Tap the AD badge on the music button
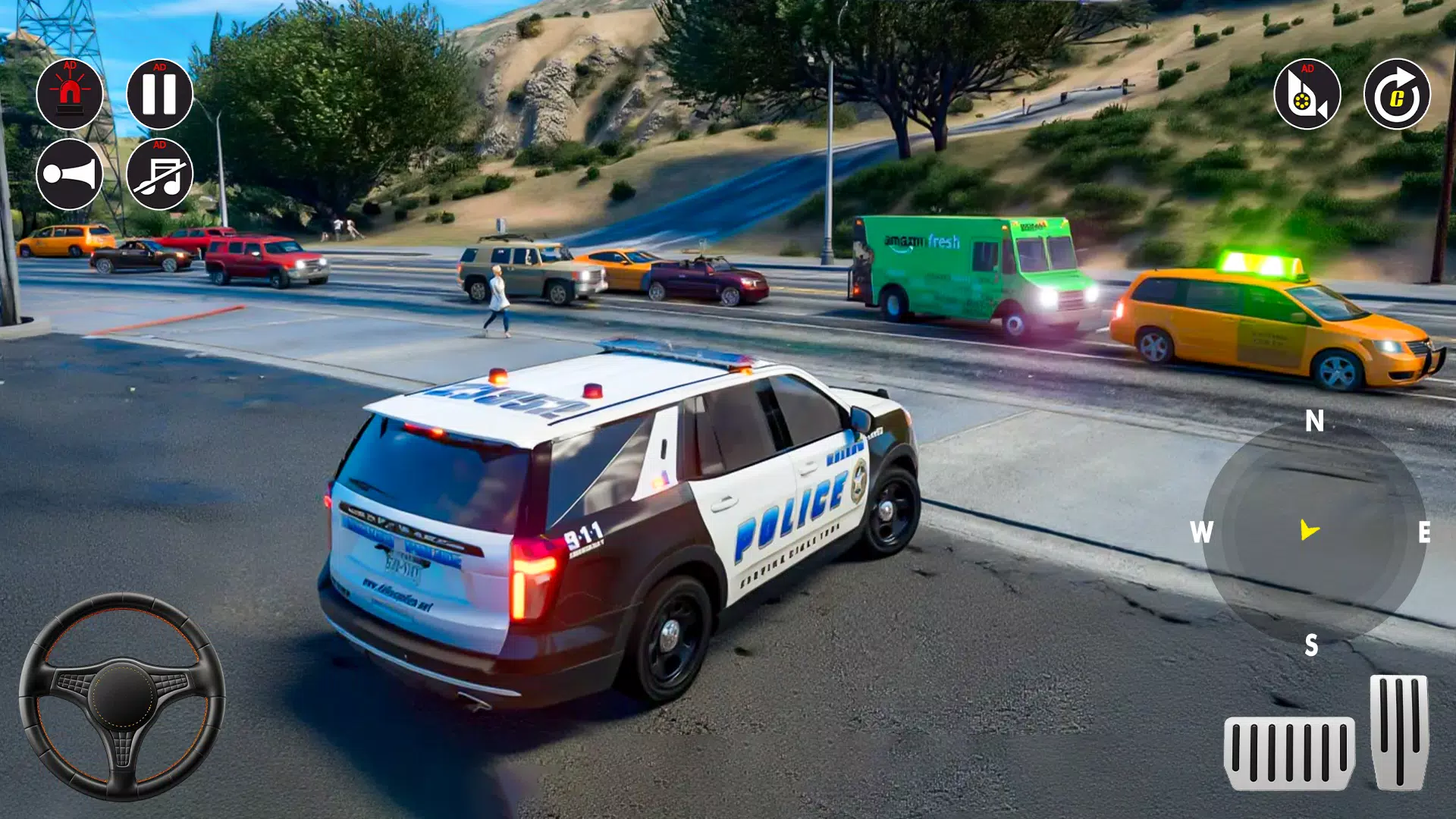The height and width of the screenshot is (819, 1456). pos(160,144)
